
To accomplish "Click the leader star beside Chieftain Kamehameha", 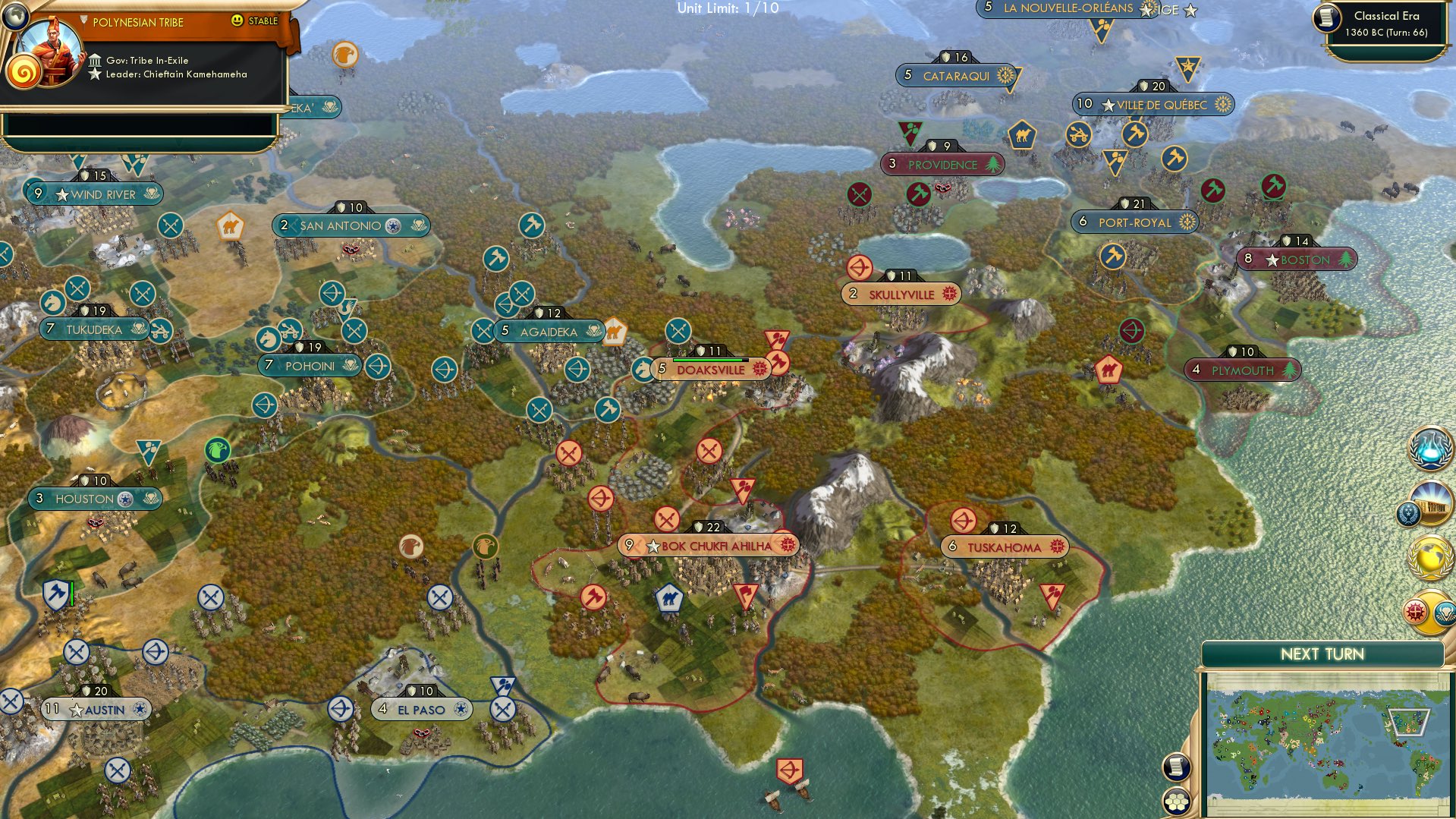I will point(95,74).
